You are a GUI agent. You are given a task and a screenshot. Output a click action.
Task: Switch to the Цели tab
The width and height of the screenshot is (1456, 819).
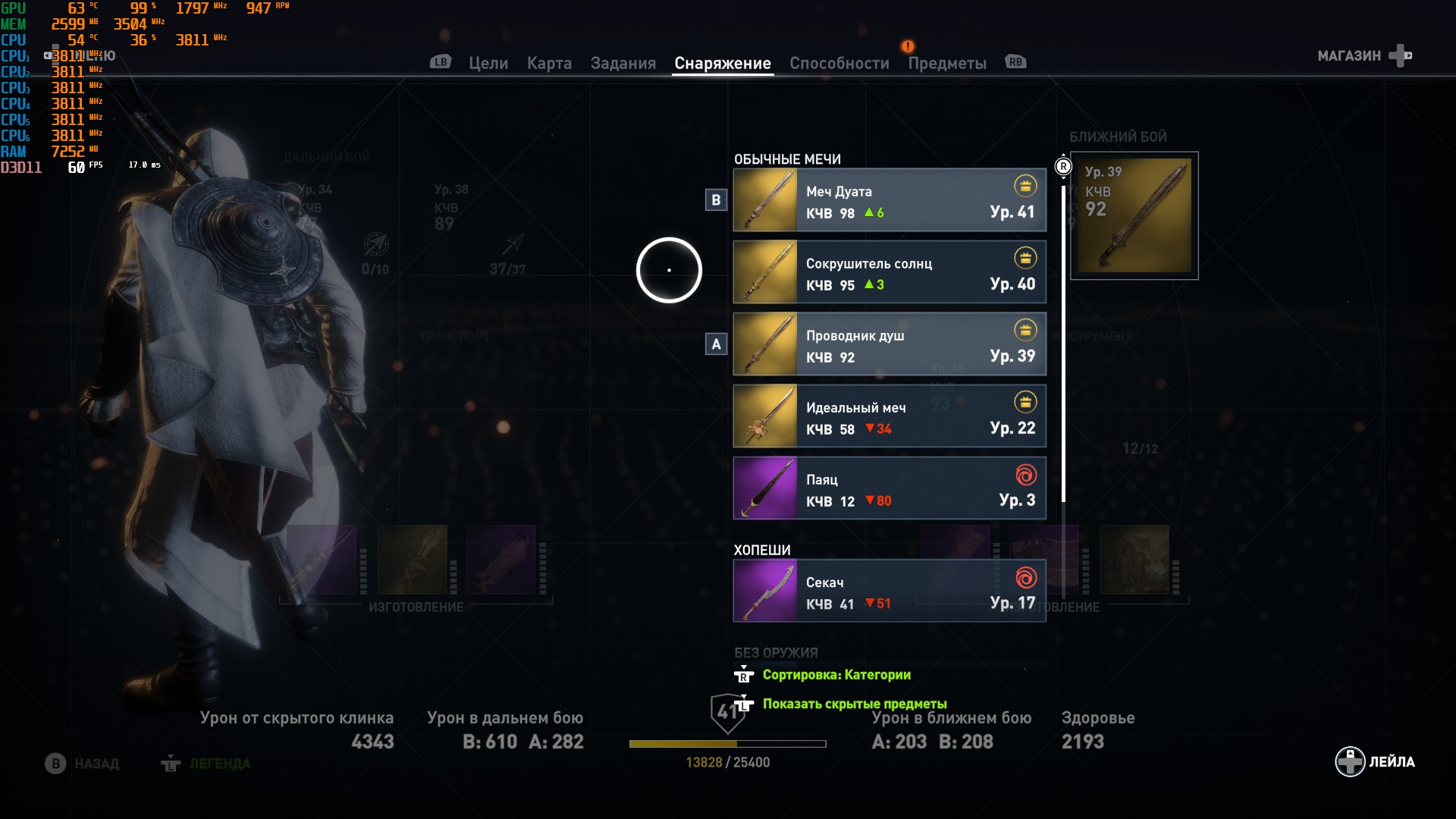point(488,63)
